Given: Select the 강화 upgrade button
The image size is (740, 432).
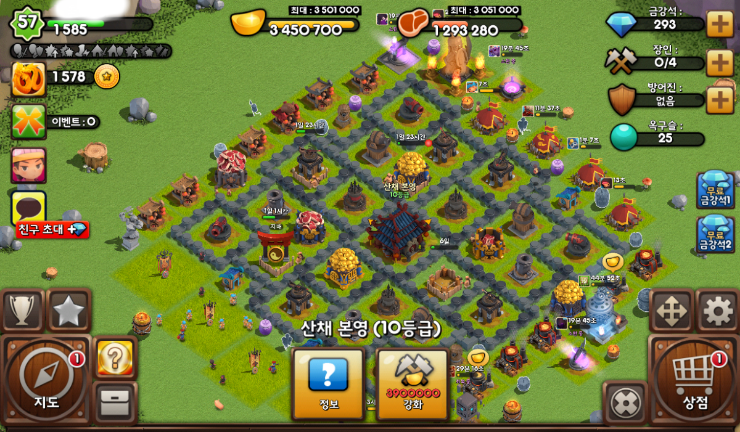Looking at the screenshot, I should (x=413, y=383).
